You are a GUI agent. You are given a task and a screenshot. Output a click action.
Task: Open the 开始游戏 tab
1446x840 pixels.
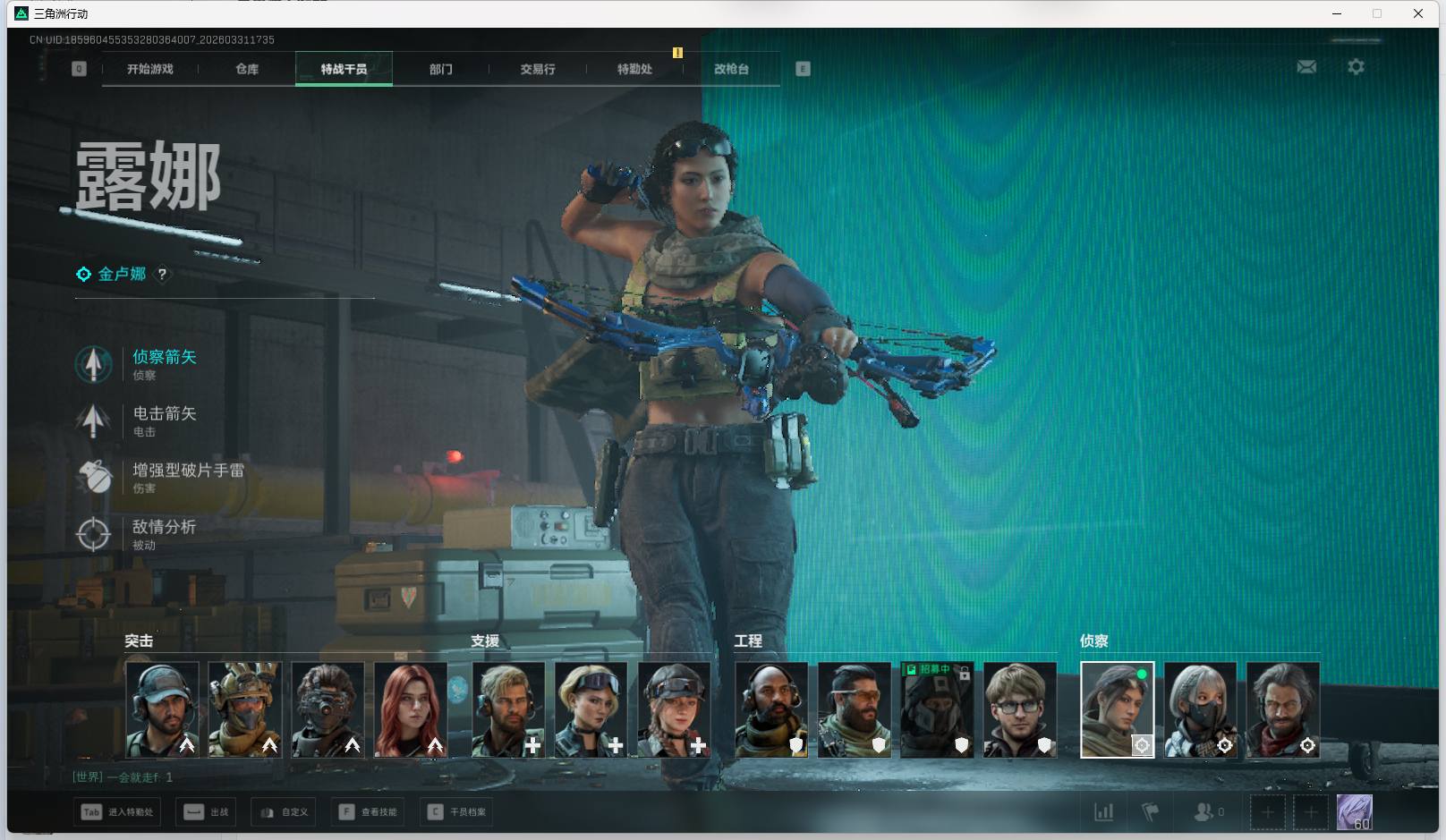coord(149,69)
